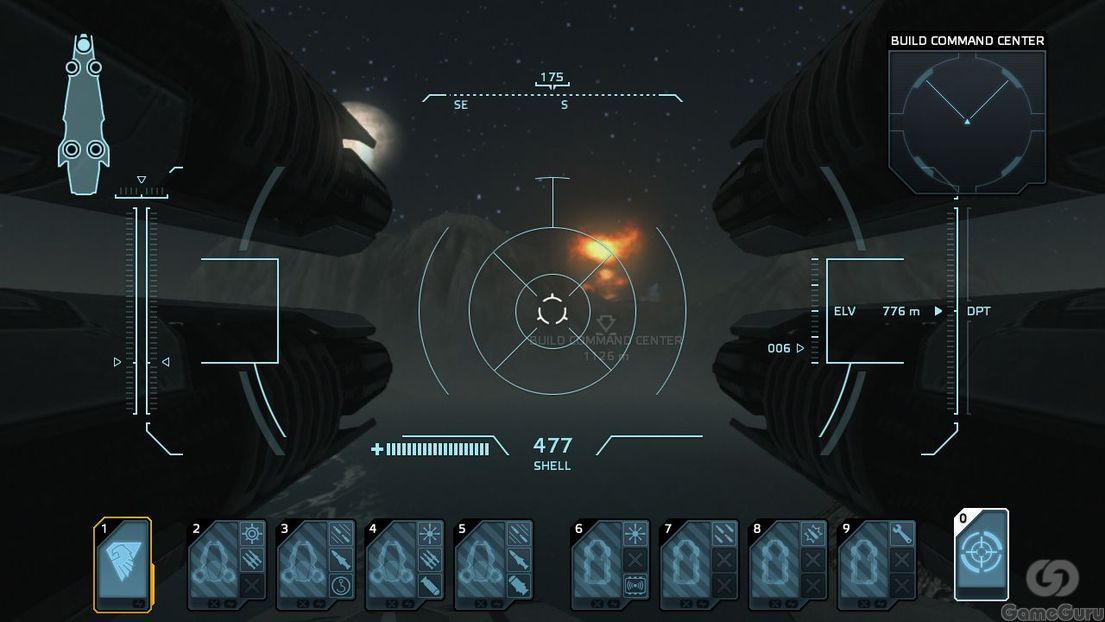This screenshot has width=1105, height=622.
Task: Choose ground vehicle slot 7
Action: click(685, 565)
